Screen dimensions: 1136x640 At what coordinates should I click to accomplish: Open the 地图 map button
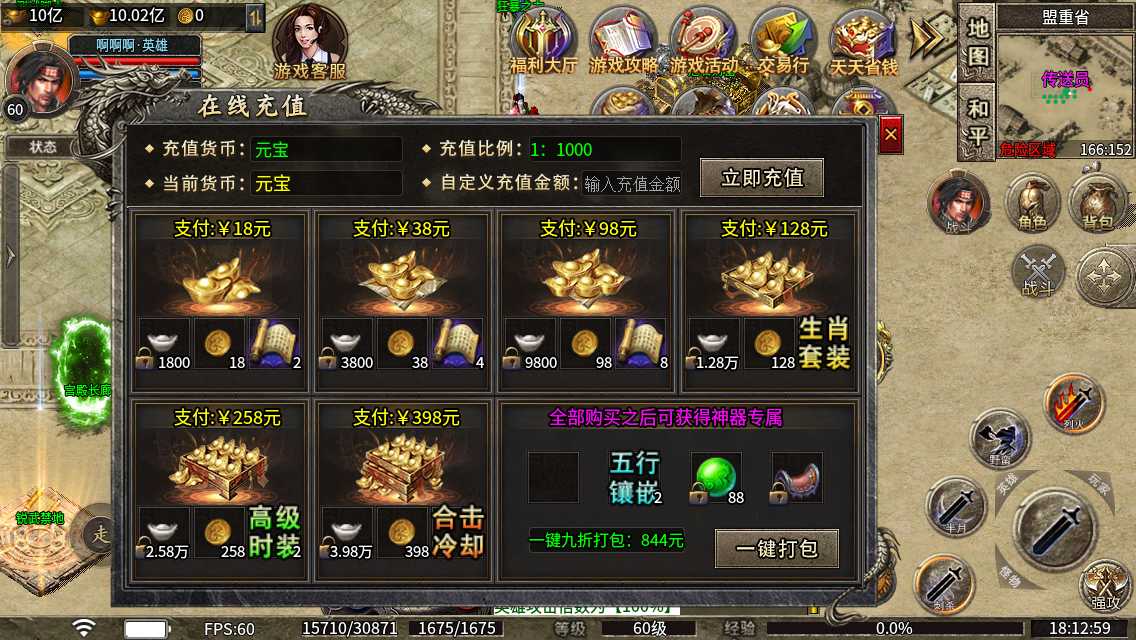pos(977,41)
